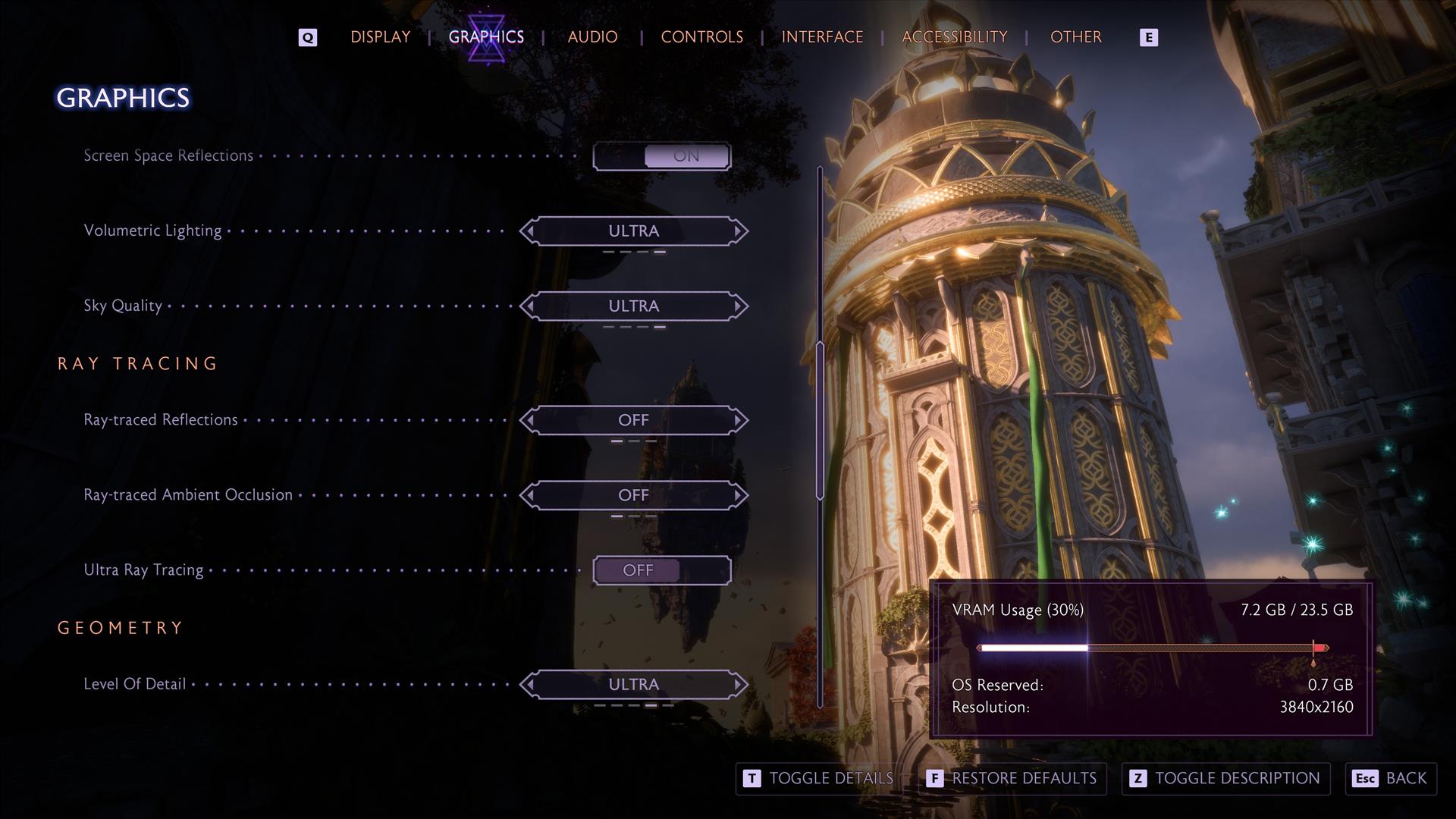Step Level Of Detail right arrow

pyautogui.click(x=738, y=685)
